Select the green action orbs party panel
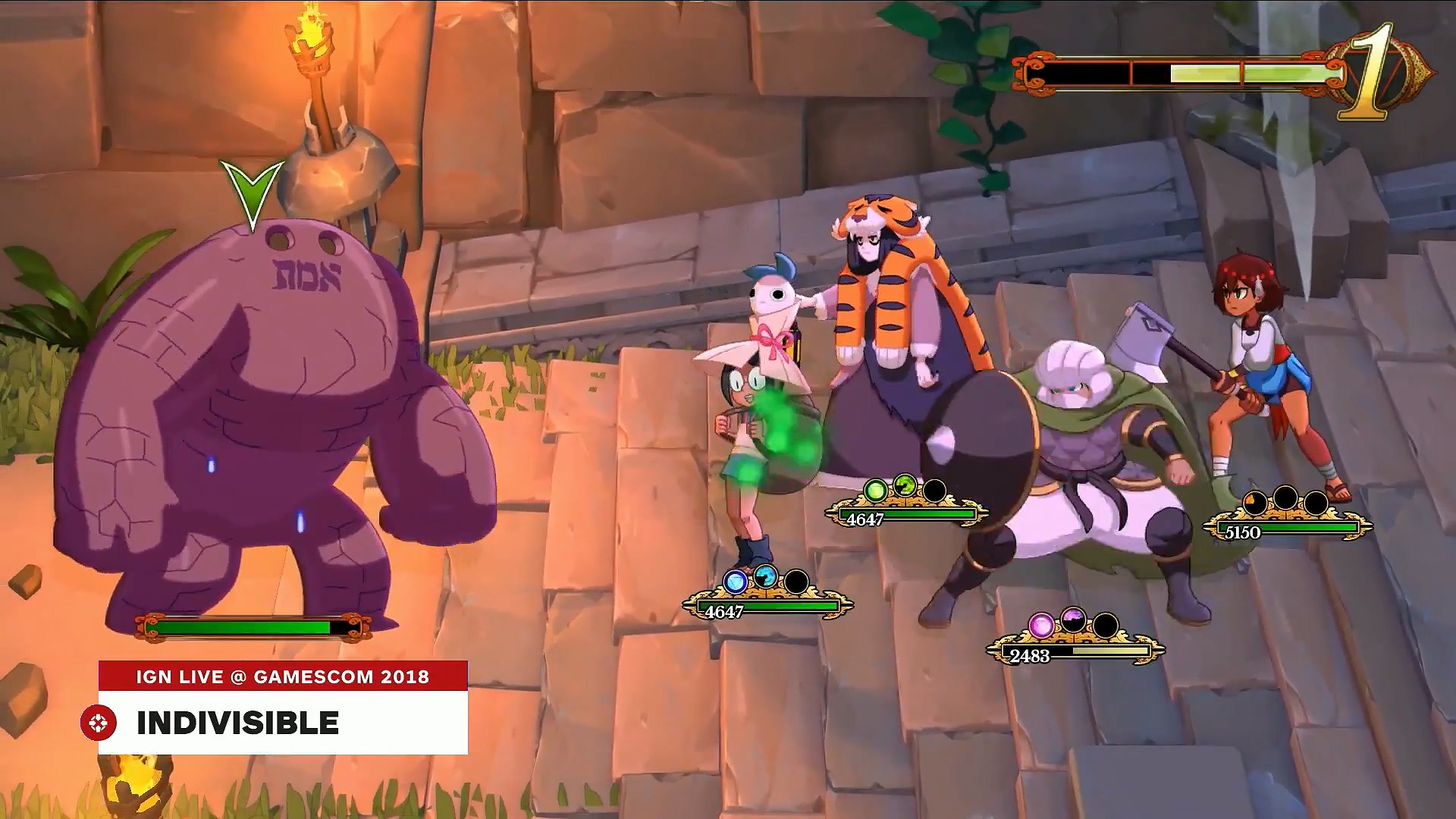Image resolution: width=1456 pixels, height=819 pixels. pos(906,504)
